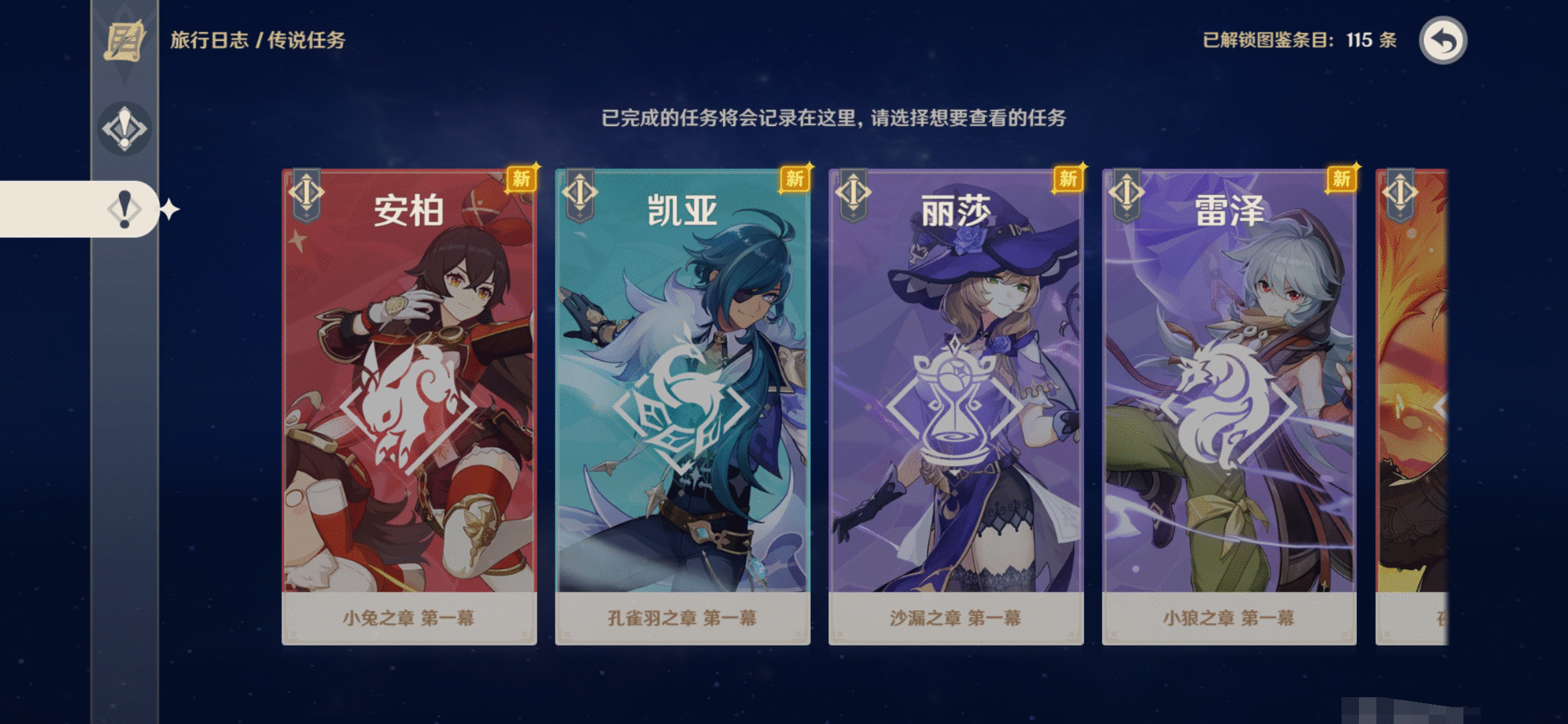This screenshot has height=724, width=1568.
Task: Open the diamond exclamation quest category icon
Action: [x=124, y=126]
